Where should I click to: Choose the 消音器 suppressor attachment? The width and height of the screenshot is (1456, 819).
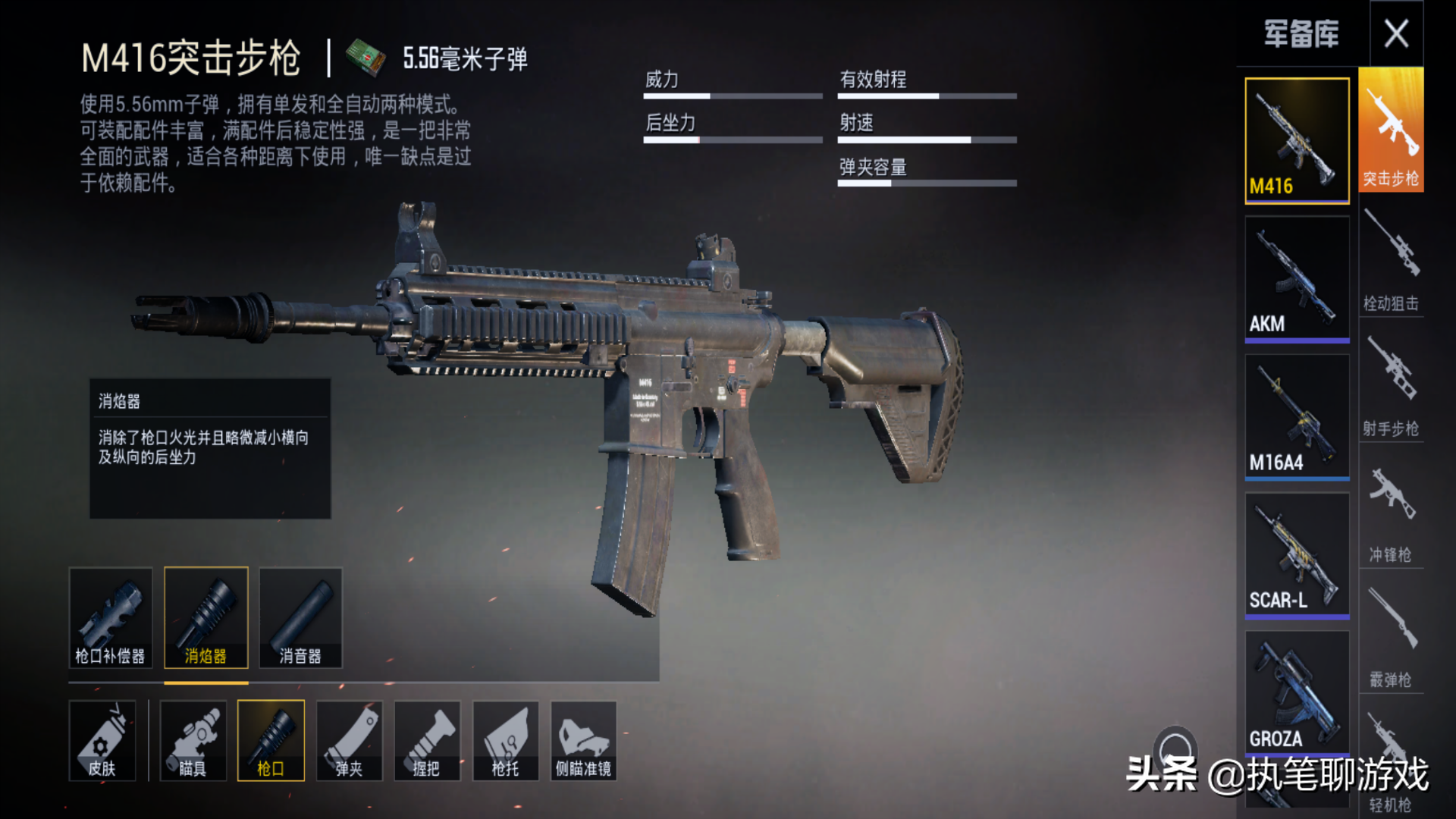pyautogui.click(x=300, y=617)
